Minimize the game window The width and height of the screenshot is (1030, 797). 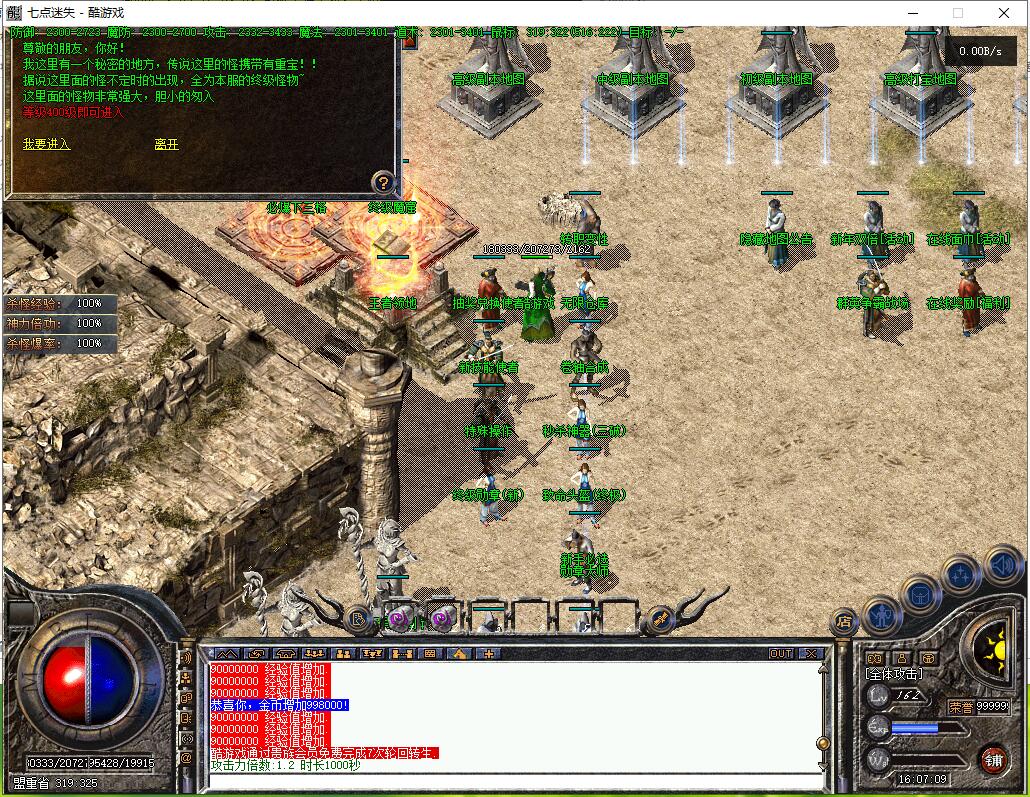coord(911,13)
